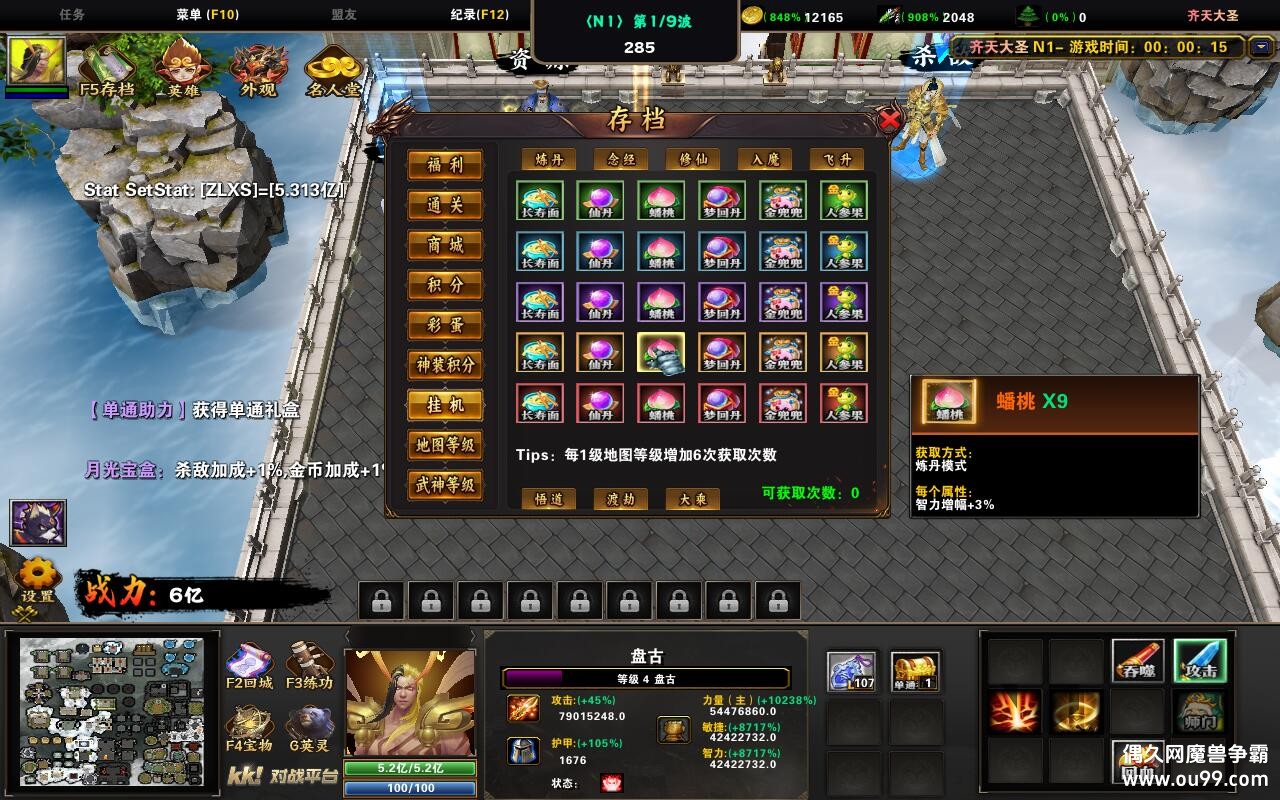
Task: Switch to the 炼丹 alchemy tab
Action: (549, 159)
